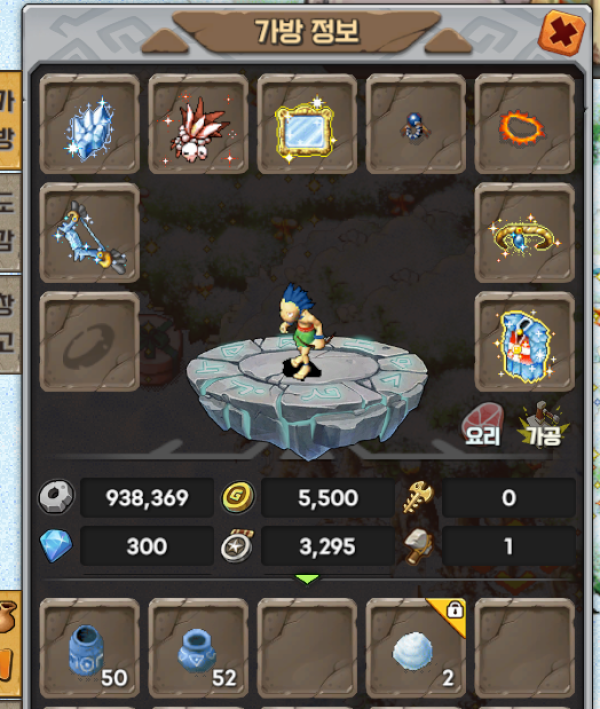600x709 pixels.
Task: Select the ice crystal equipment slot
Action: (x=89, y=124)
